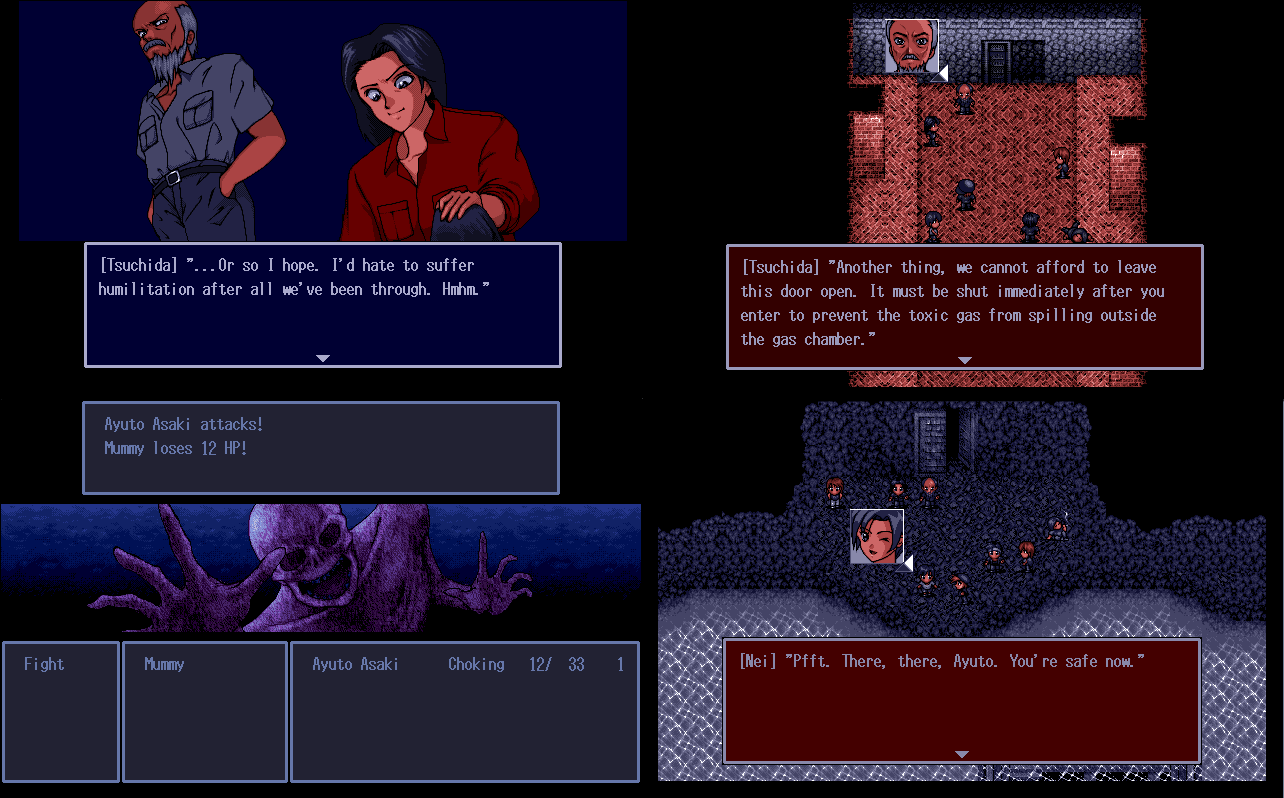This screenshot has width=1284, height=798.
Task: Choose Mummy as the target
Action: (164, 664)
